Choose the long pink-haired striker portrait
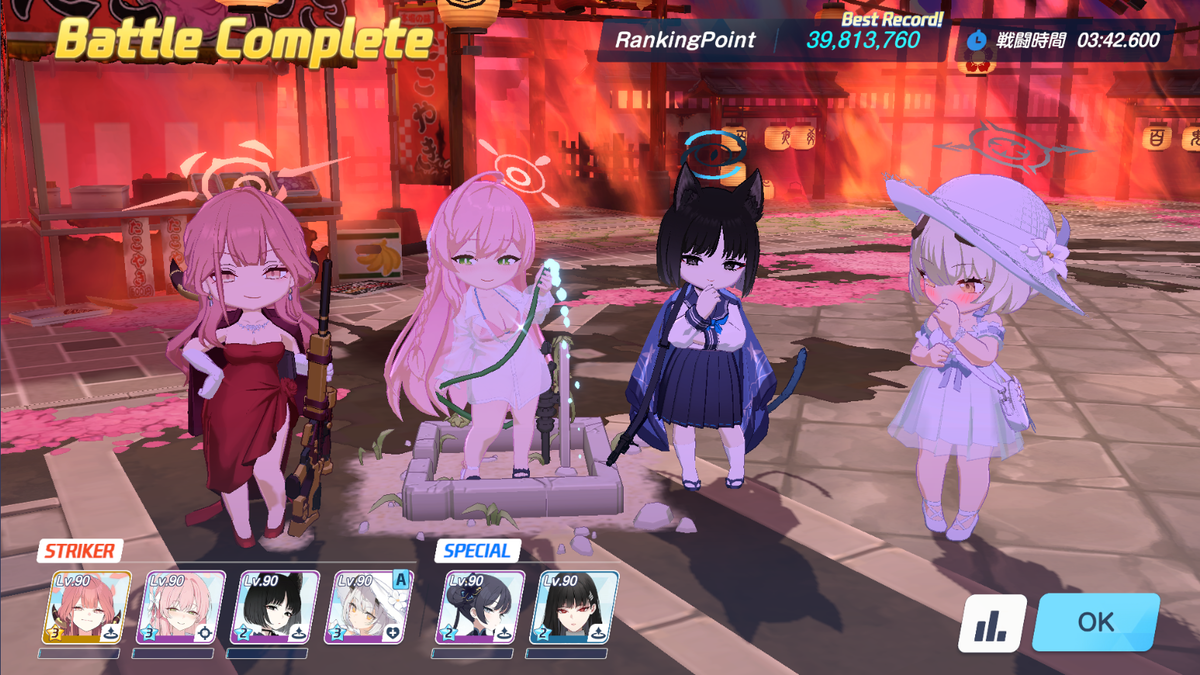Screen dimensions: 1200x675 [180, 607]
